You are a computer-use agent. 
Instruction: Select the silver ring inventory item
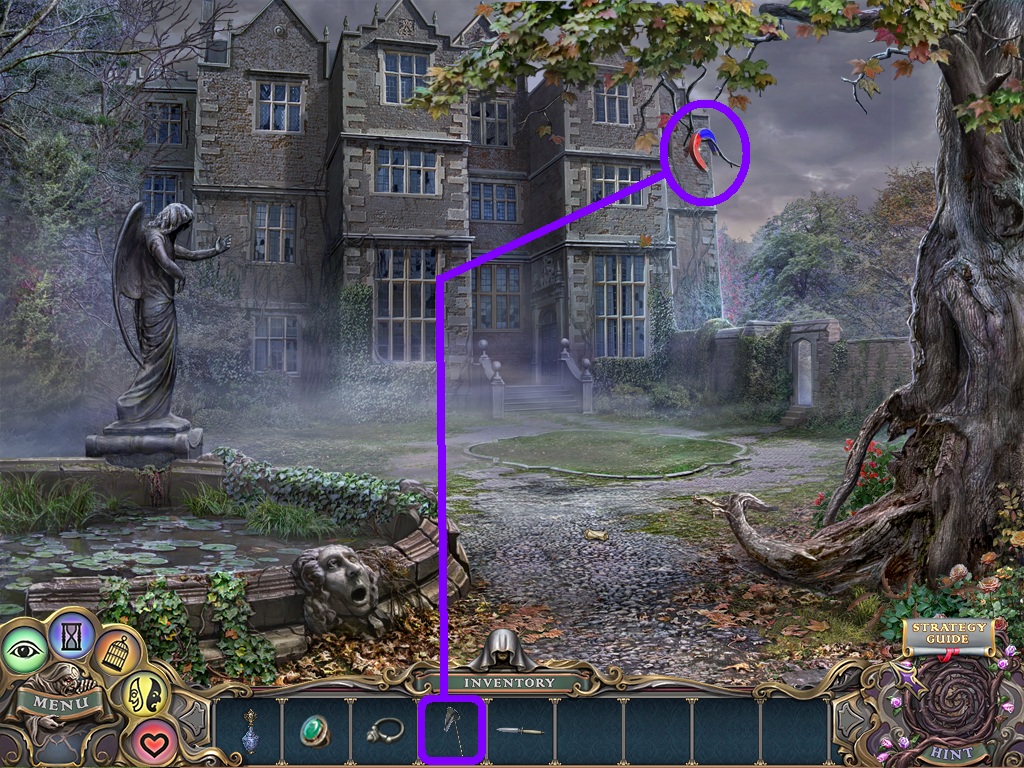385,730
